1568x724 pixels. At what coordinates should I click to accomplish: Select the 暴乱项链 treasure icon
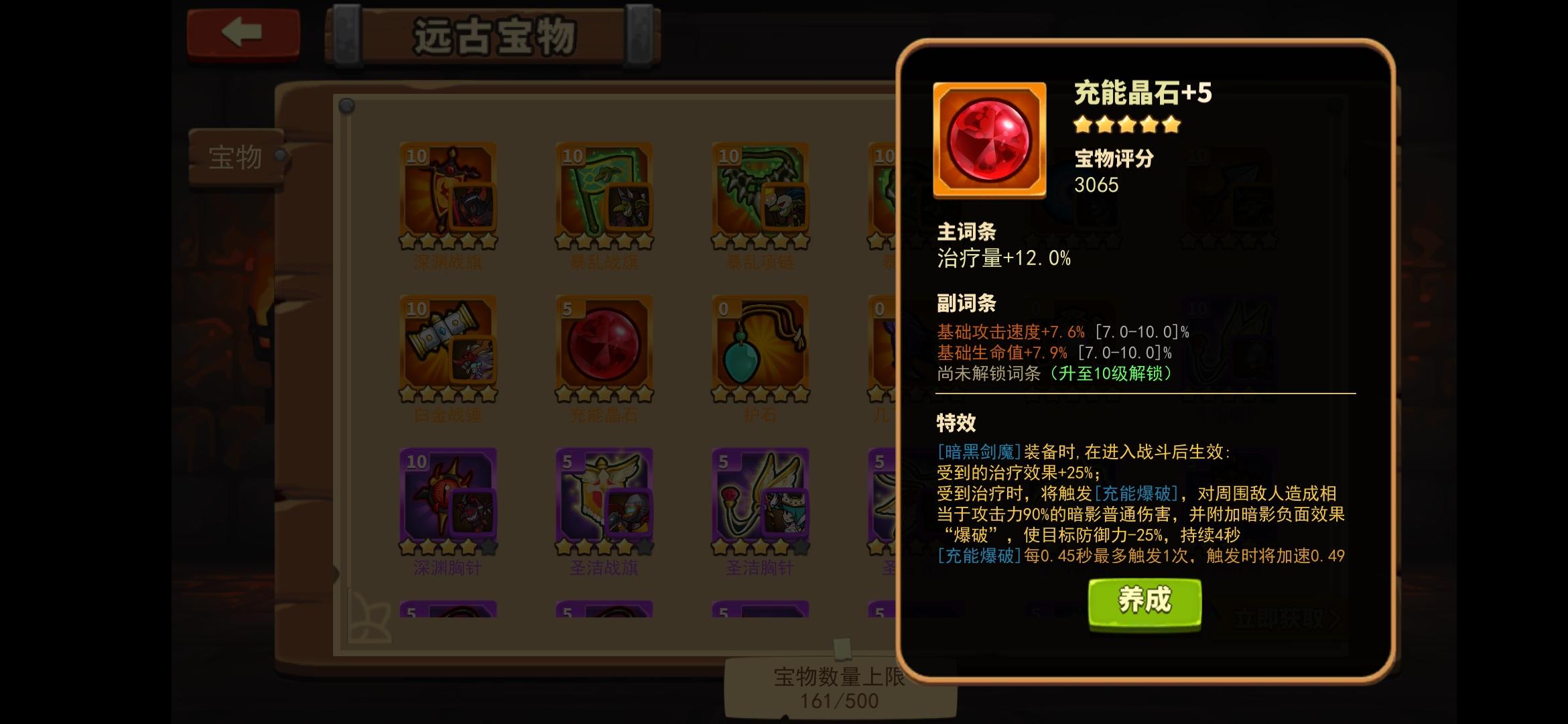click(759, 194)
